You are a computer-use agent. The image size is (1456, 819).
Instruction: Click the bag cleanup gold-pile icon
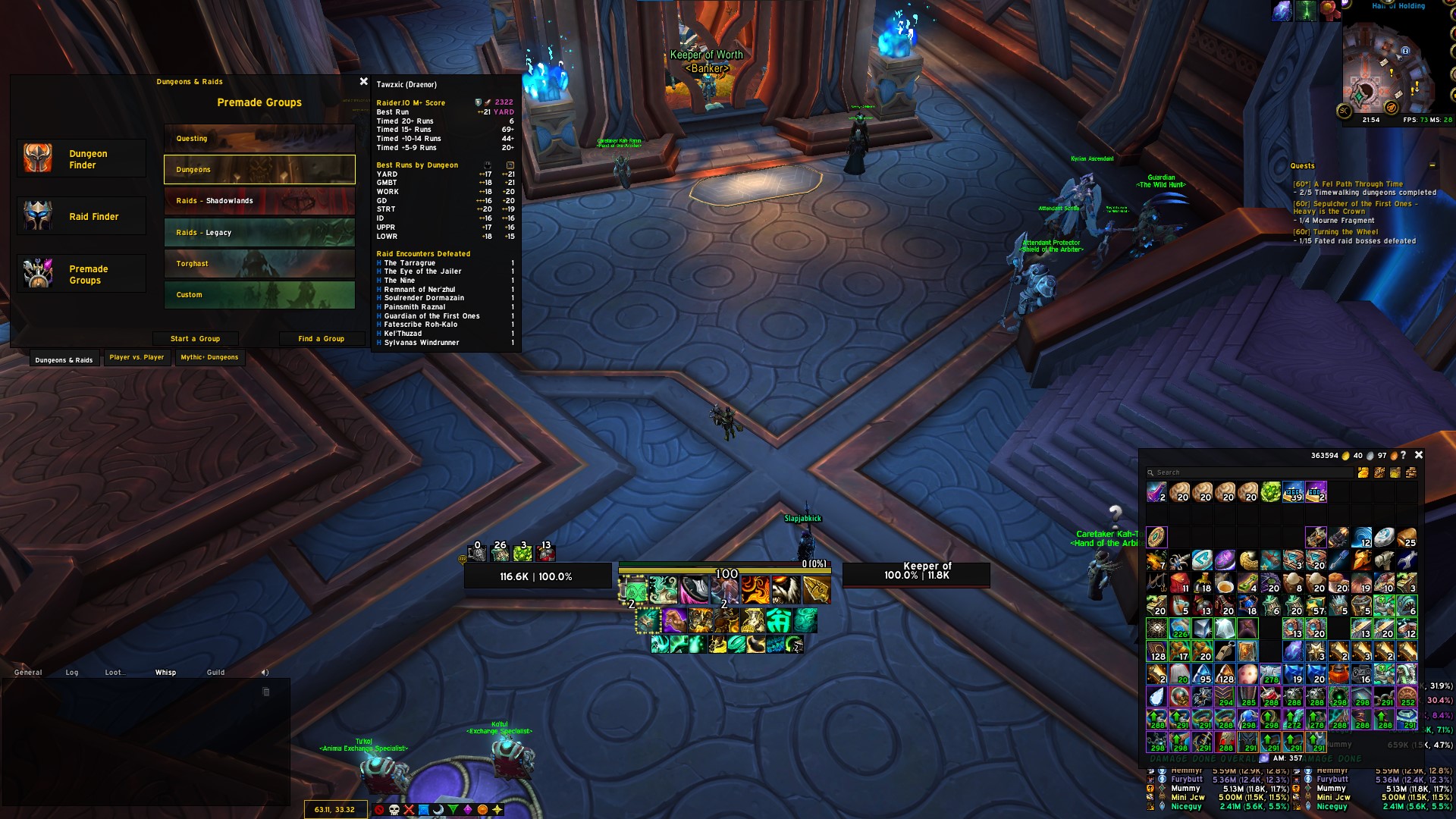[1363, 472]
